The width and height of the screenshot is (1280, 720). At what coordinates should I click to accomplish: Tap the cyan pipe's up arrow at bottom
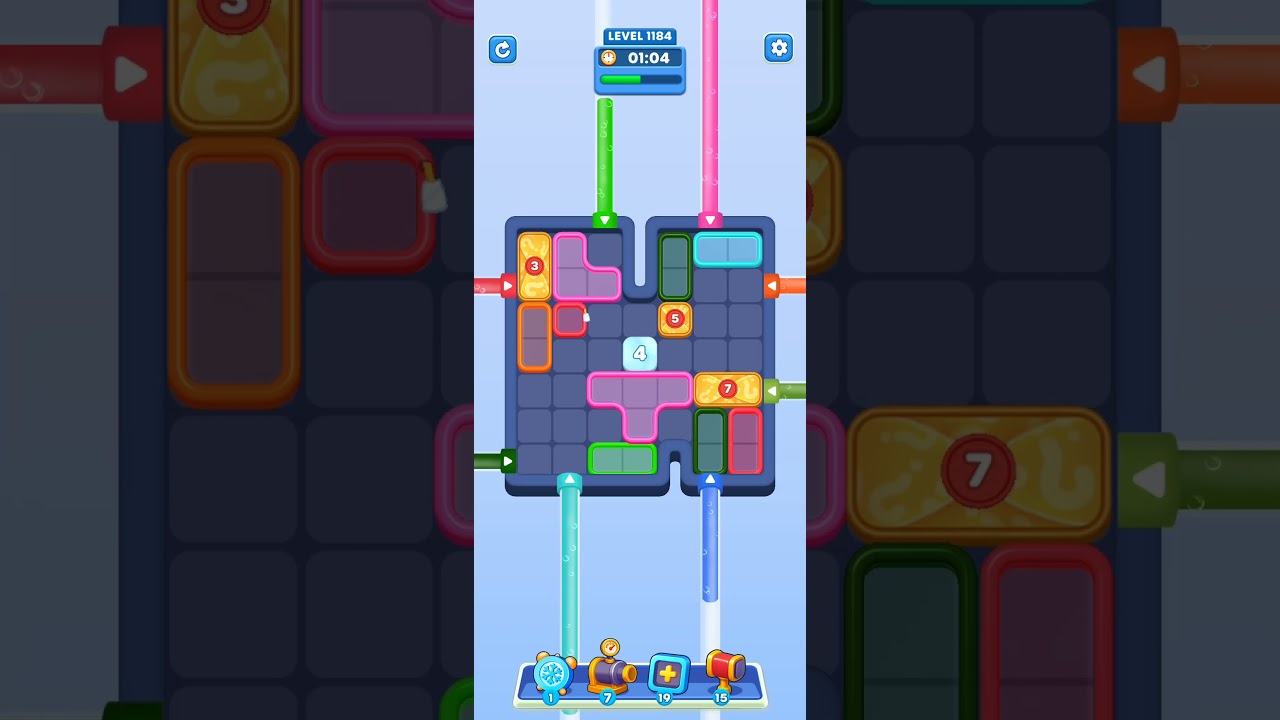(x=570, y=479)
